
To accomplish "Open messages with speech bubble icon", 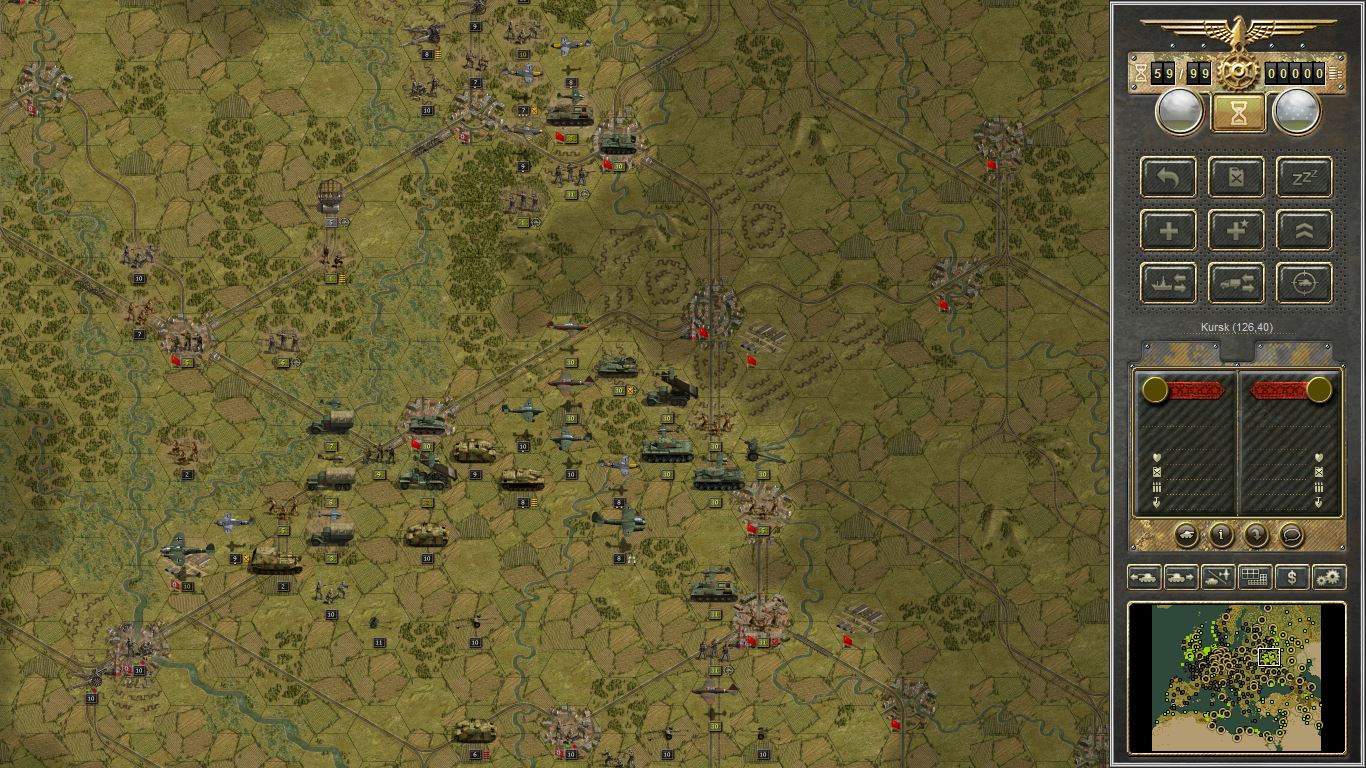I will tap(1290, 536).
